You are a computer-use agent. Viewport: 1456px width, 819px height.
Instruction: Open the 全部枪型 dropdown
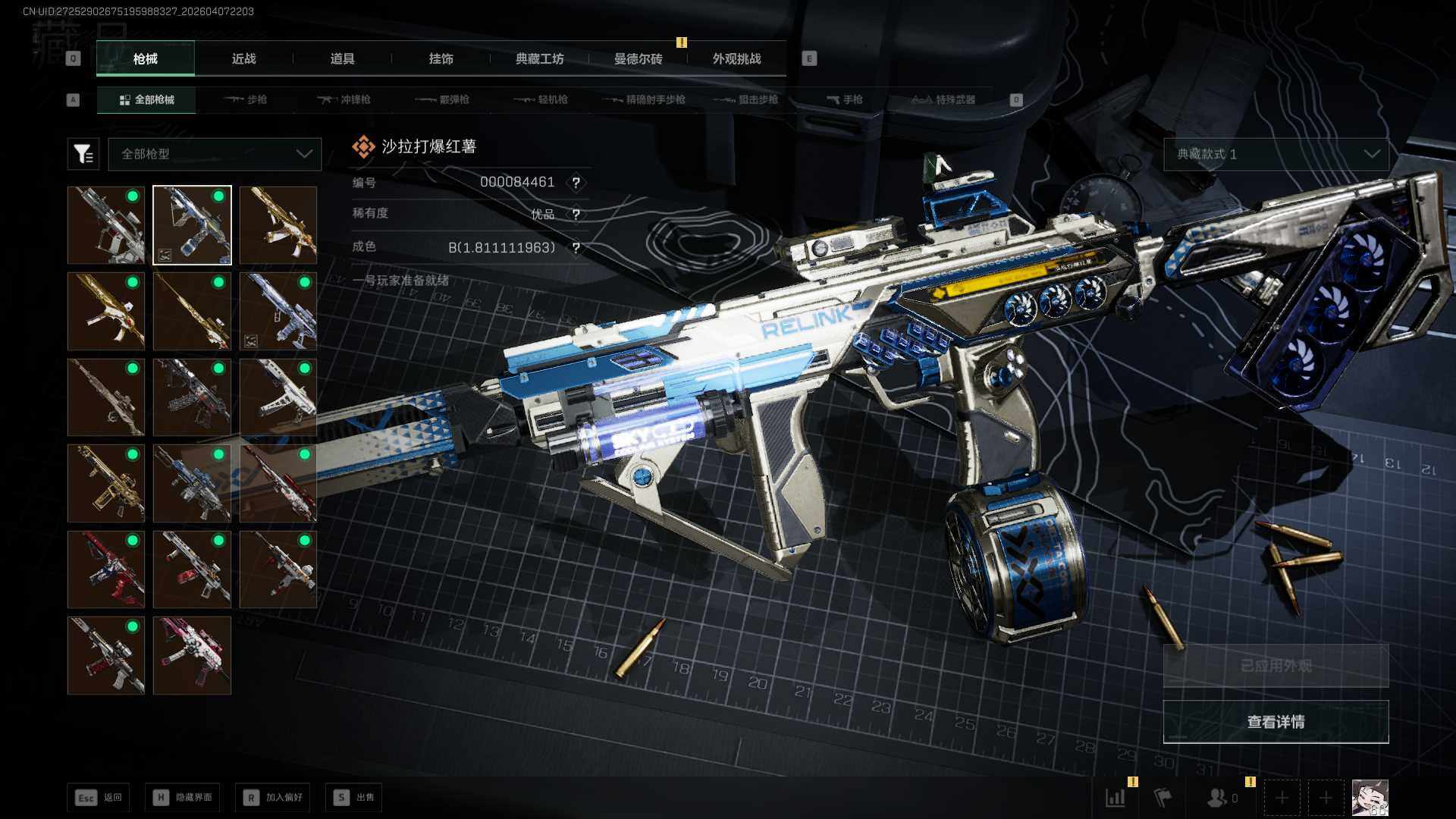click(x=215, y=154)
